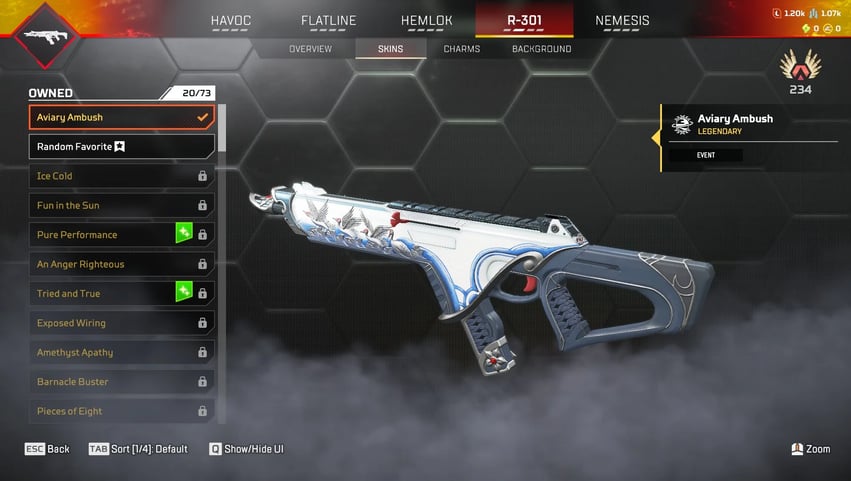Select the Tried and True skin
Viewport: 851px width, 481px height.
[121, 294]
